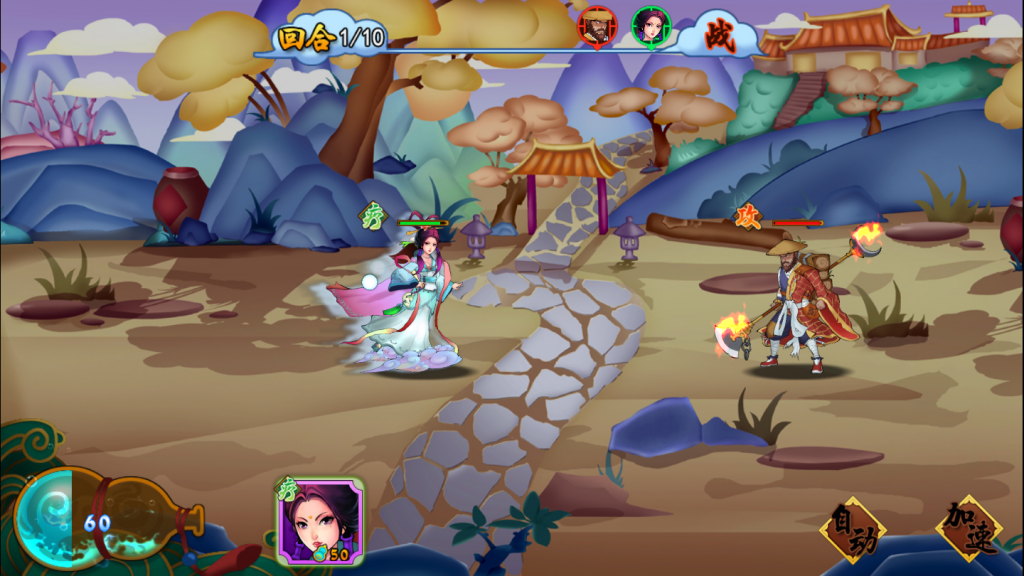Use the purple-haired heroine's skill portrait
The width and height of the screenshot is (1024, 576).
320,520
